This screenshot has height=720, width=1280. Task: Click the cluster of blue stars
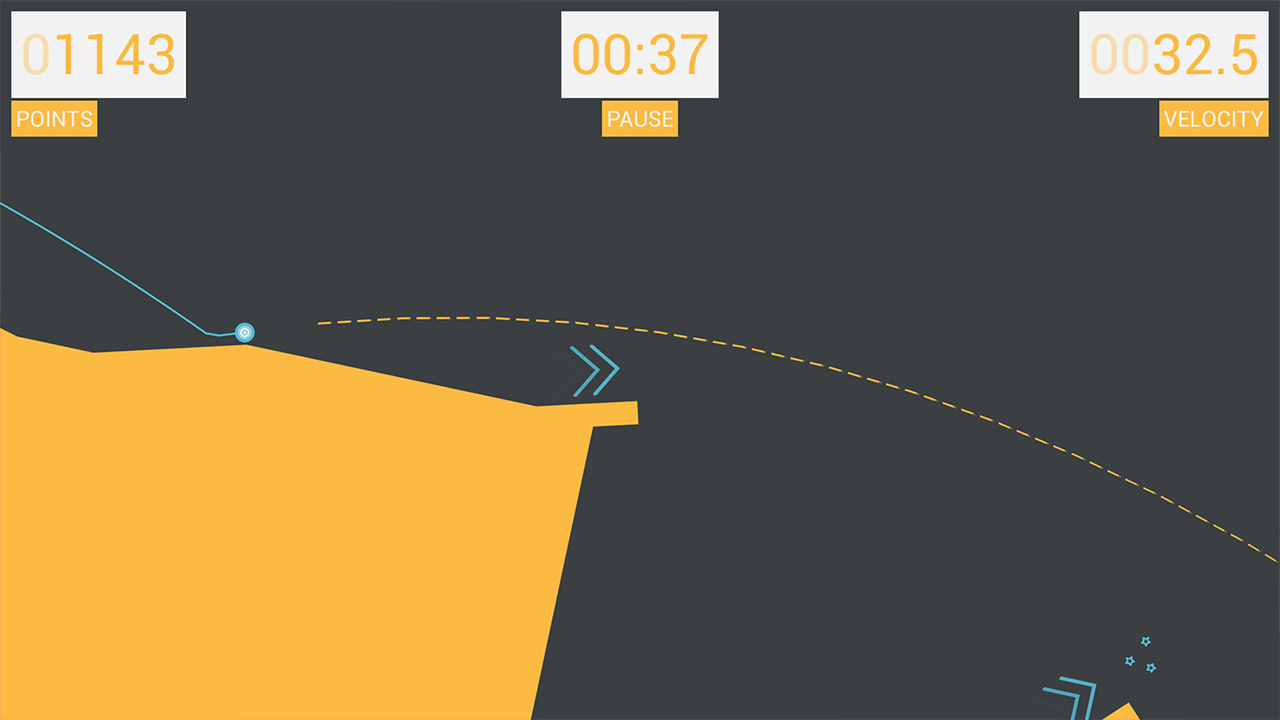tap(1142, 655)
